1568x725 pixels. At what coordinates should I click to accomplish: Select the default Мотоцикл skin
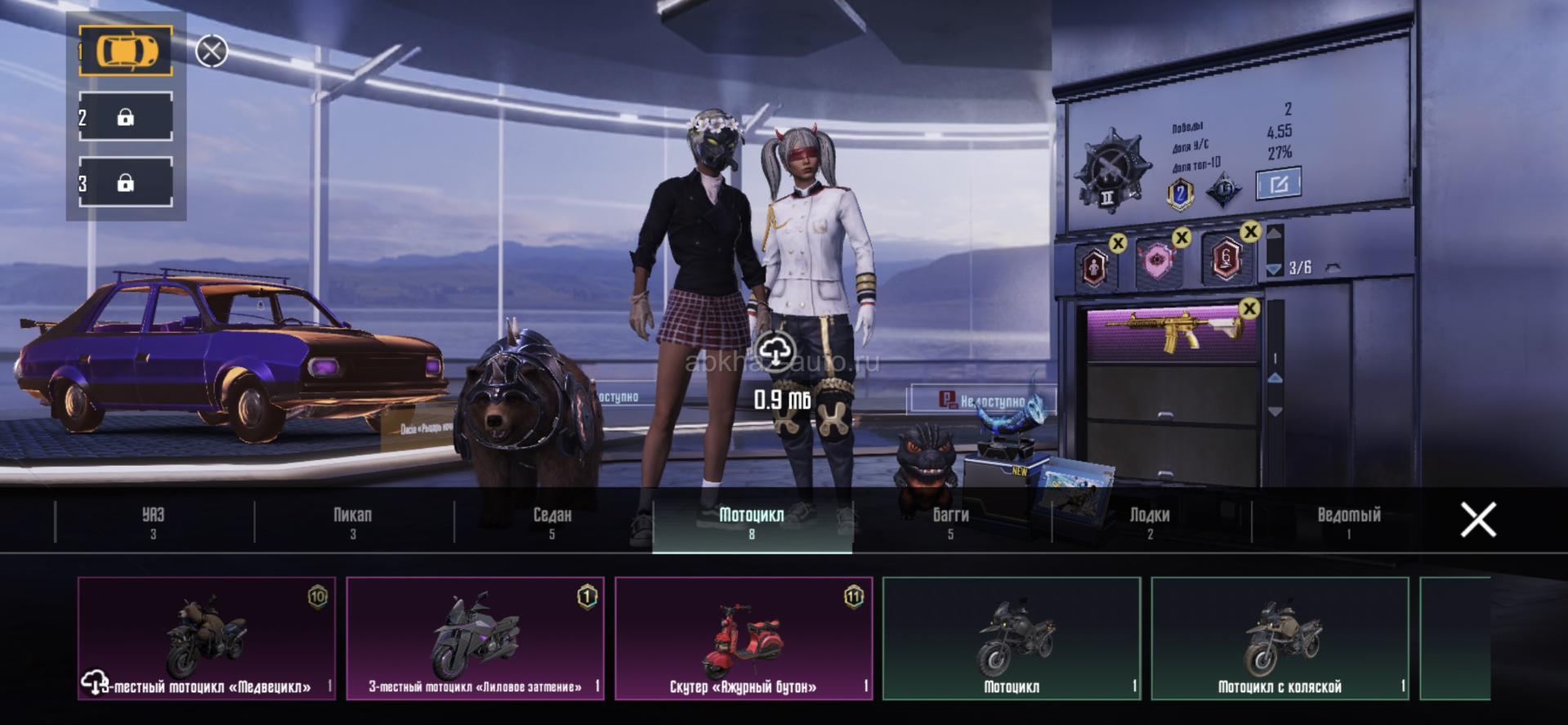pos(1012,638)
